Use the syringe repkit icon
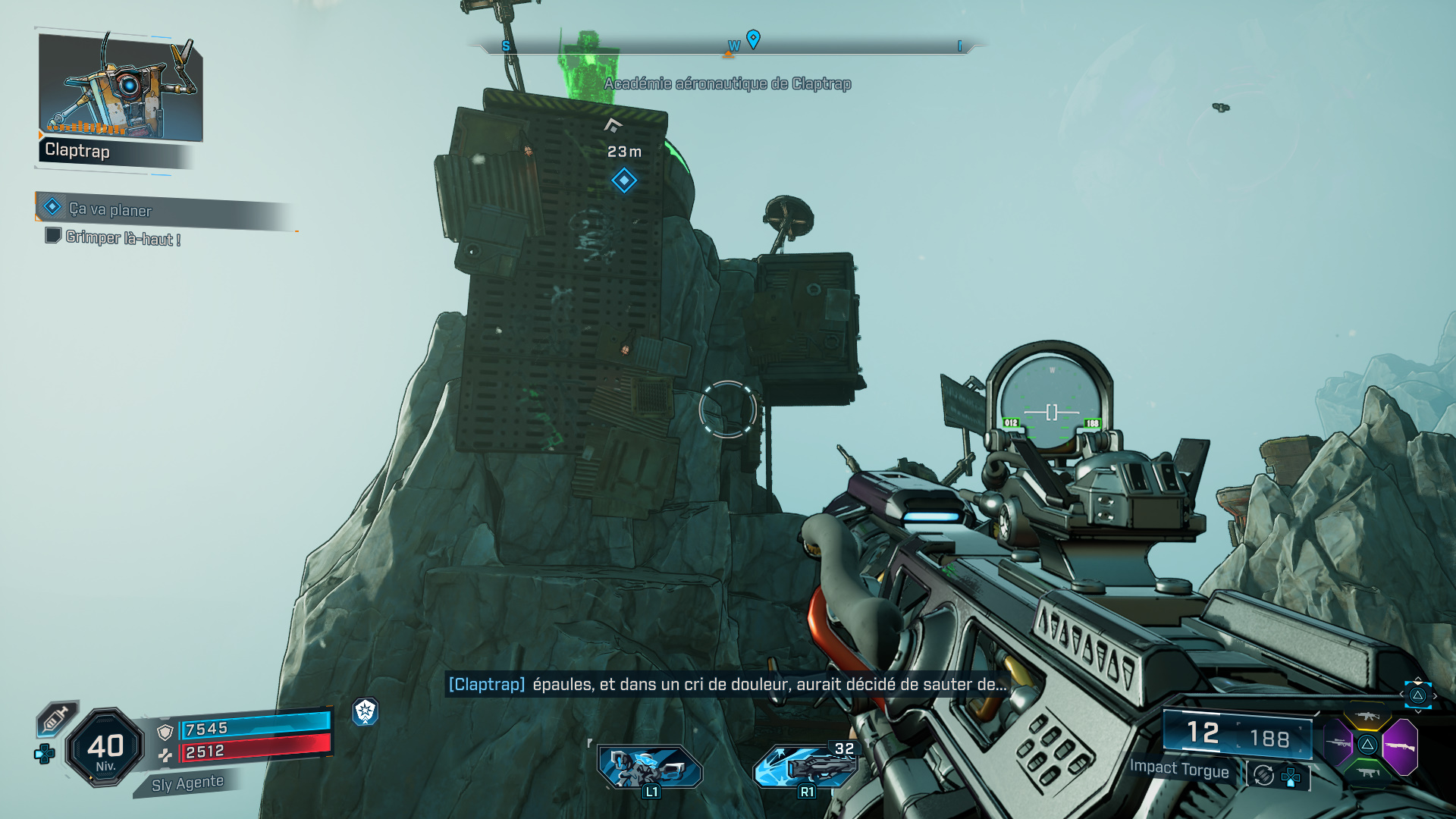Screen dimensions: 1456x819 point(58,718)
